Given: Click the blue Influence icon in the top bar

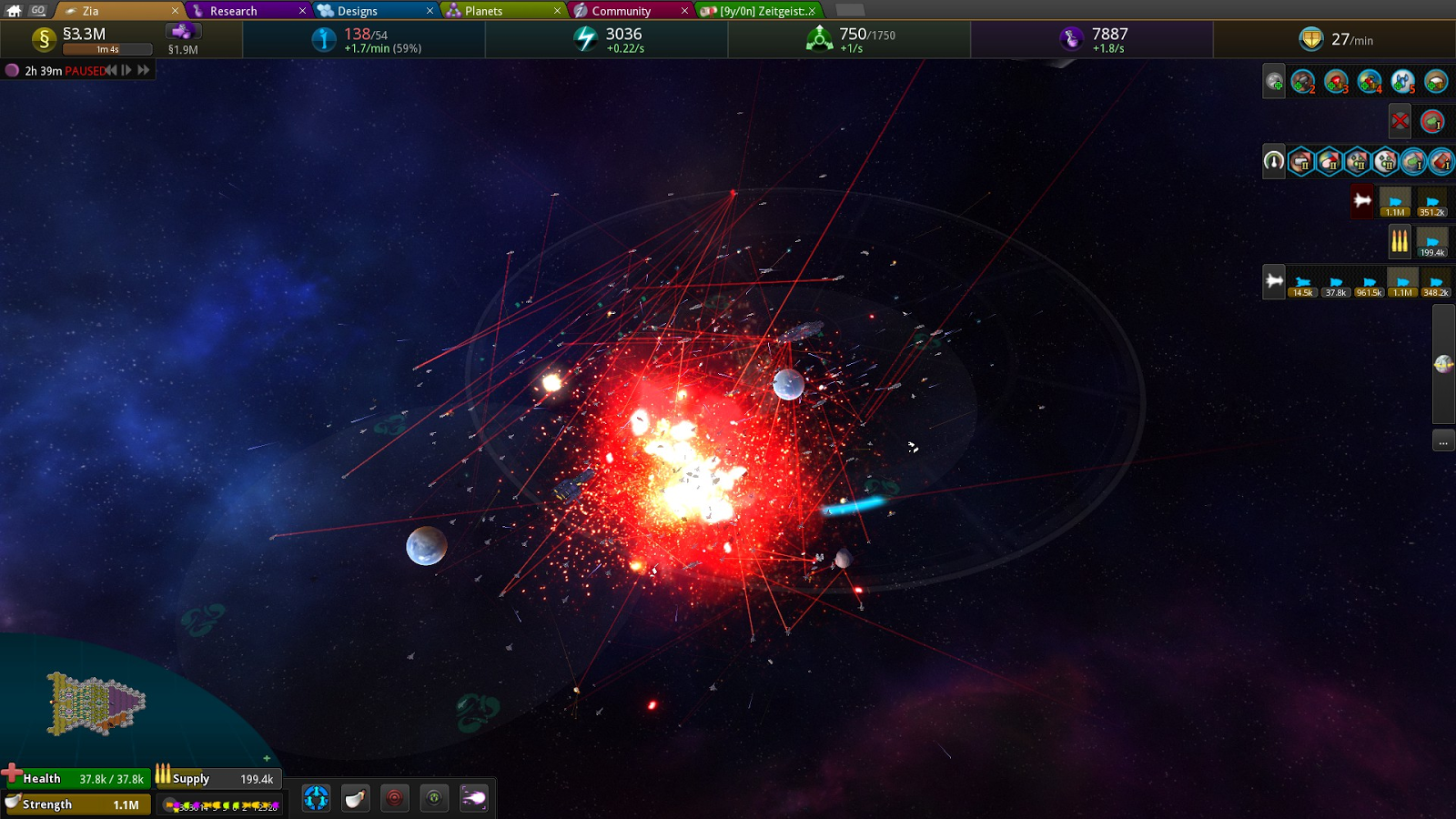Looking at the screenshot, I should click(x=325, y=39).
